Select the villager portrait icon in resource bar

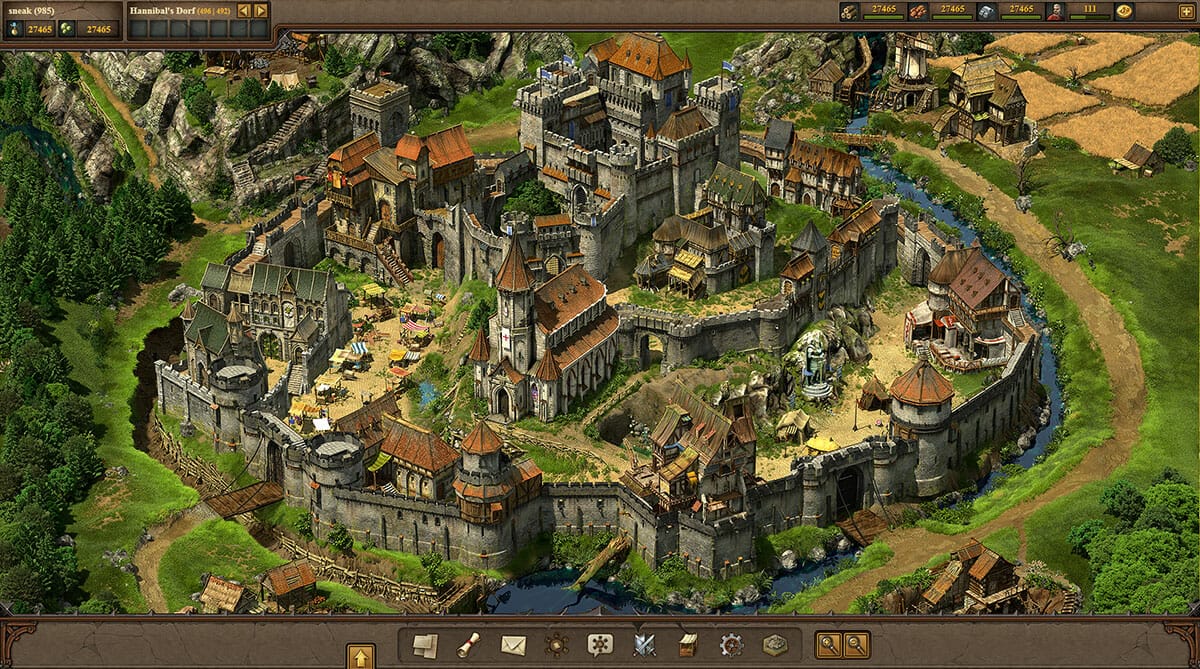[1055, 12]
